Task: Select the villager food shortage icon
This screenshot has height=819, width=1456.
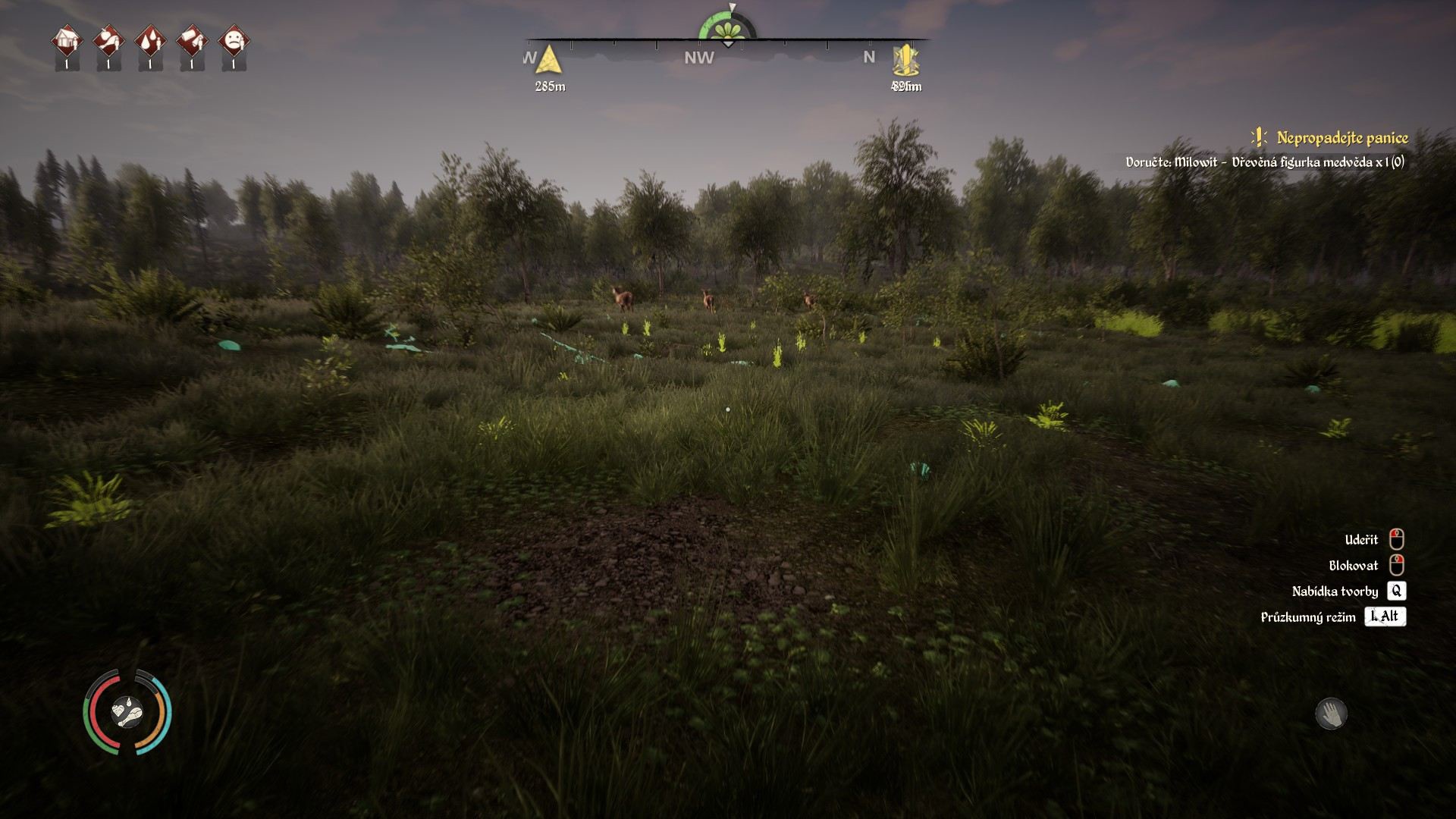Action: click(108, 41)
